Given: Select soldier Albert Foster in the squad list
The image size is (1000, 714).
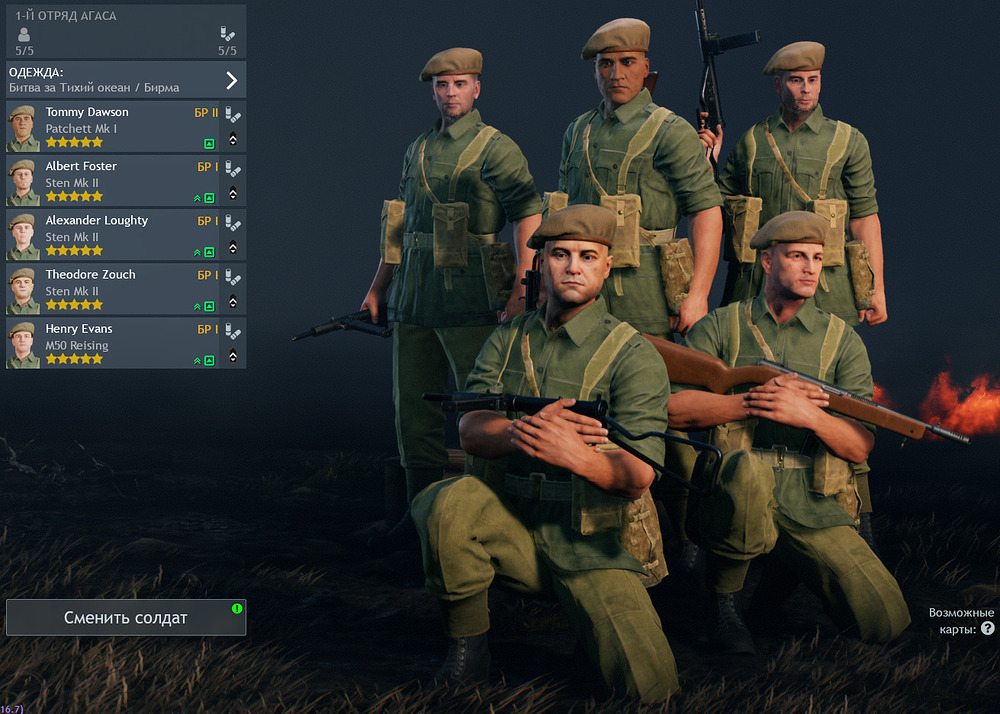Looking at the screenshot, I should coord(112,181).
